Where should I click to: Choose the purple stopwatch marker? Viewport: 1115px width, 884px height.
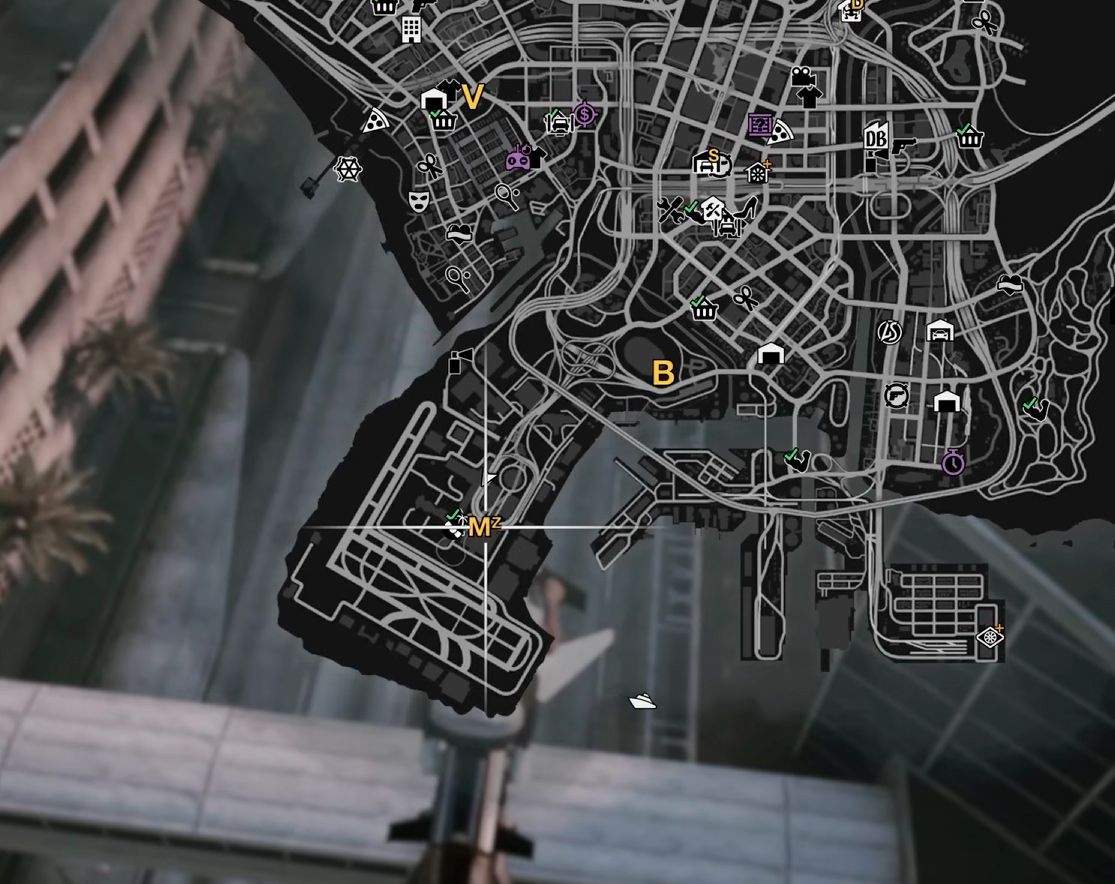click(x=953, y=463)
